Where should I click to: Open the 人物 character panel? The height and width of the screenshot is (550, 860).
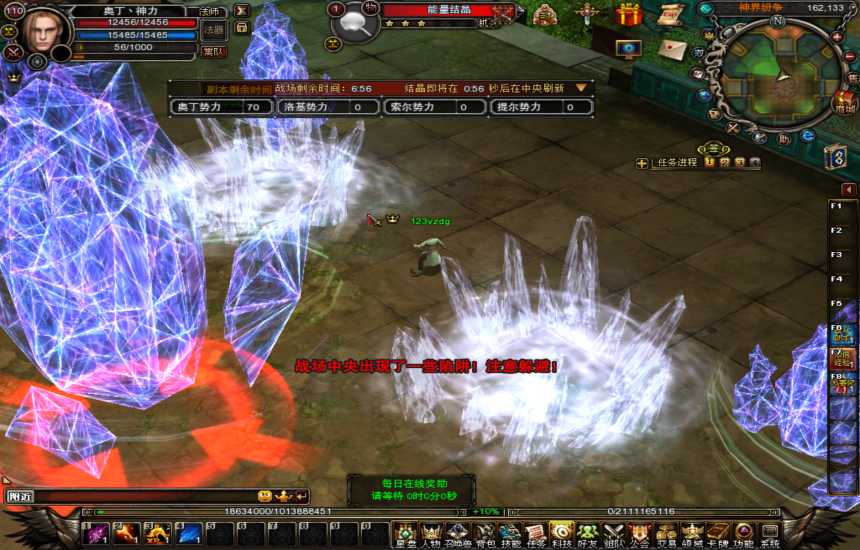click(431, 535)
